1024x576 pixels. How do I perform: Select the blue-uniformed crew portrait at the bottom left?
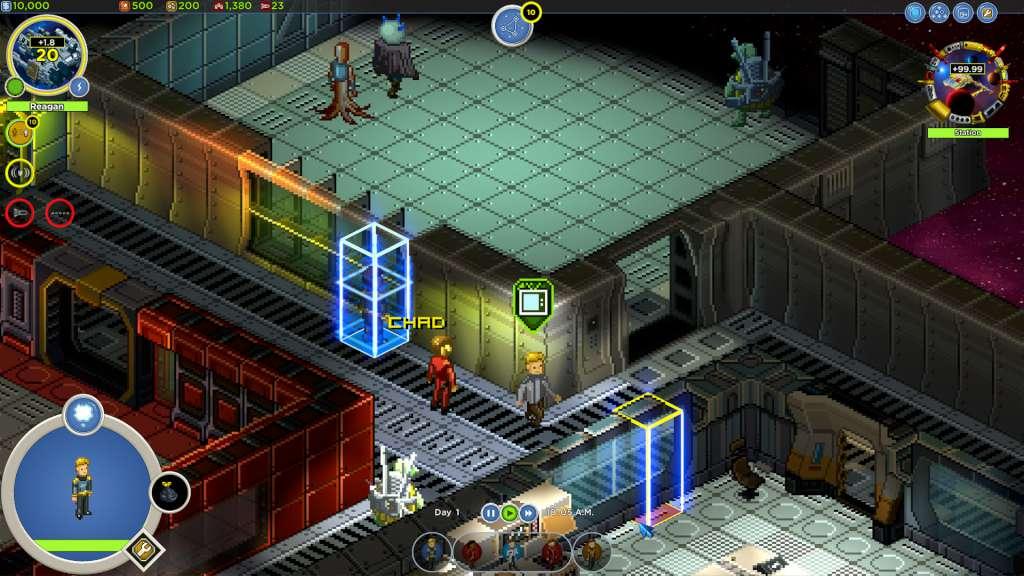[431, 550]
